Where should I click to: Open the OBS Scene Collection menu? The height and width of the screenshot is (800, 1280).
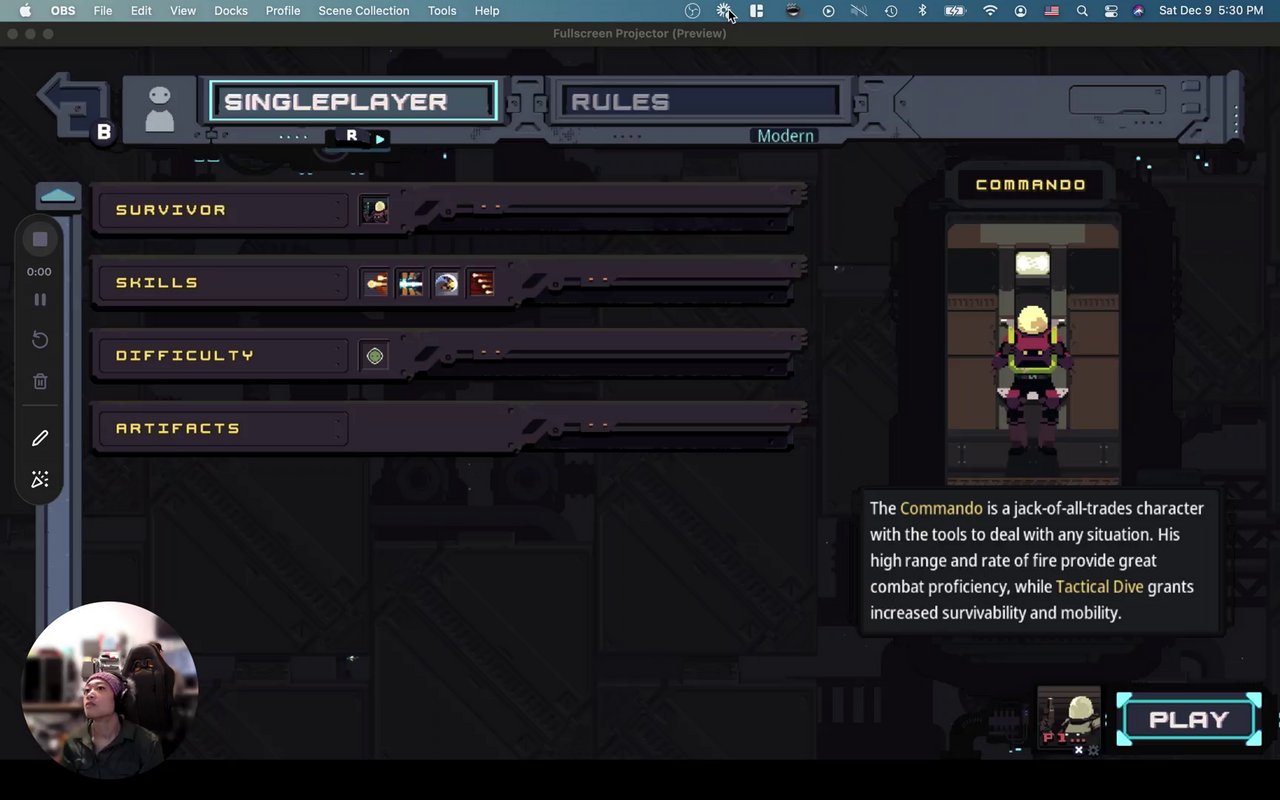coord(363,11)
